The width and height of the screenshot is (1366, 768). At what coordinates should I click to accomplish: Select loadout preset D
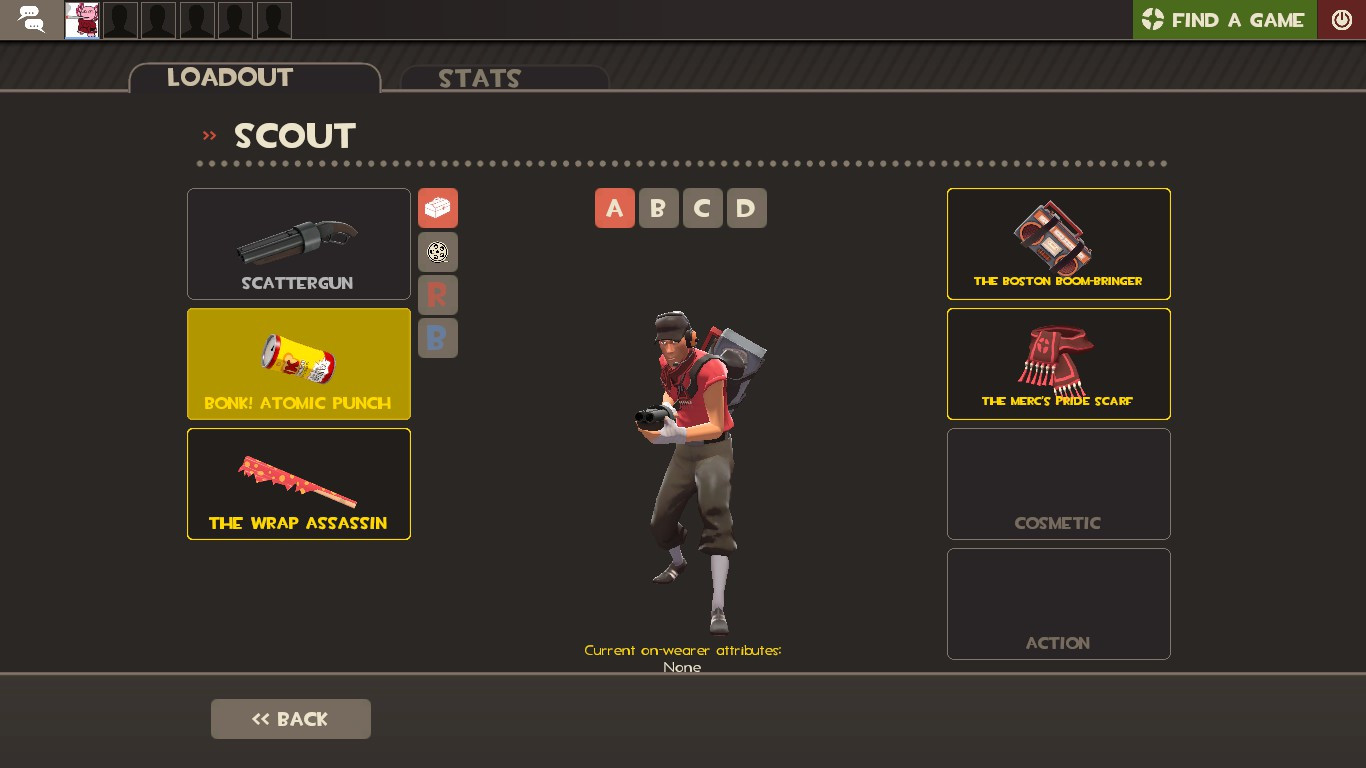(x=746, y=208)
